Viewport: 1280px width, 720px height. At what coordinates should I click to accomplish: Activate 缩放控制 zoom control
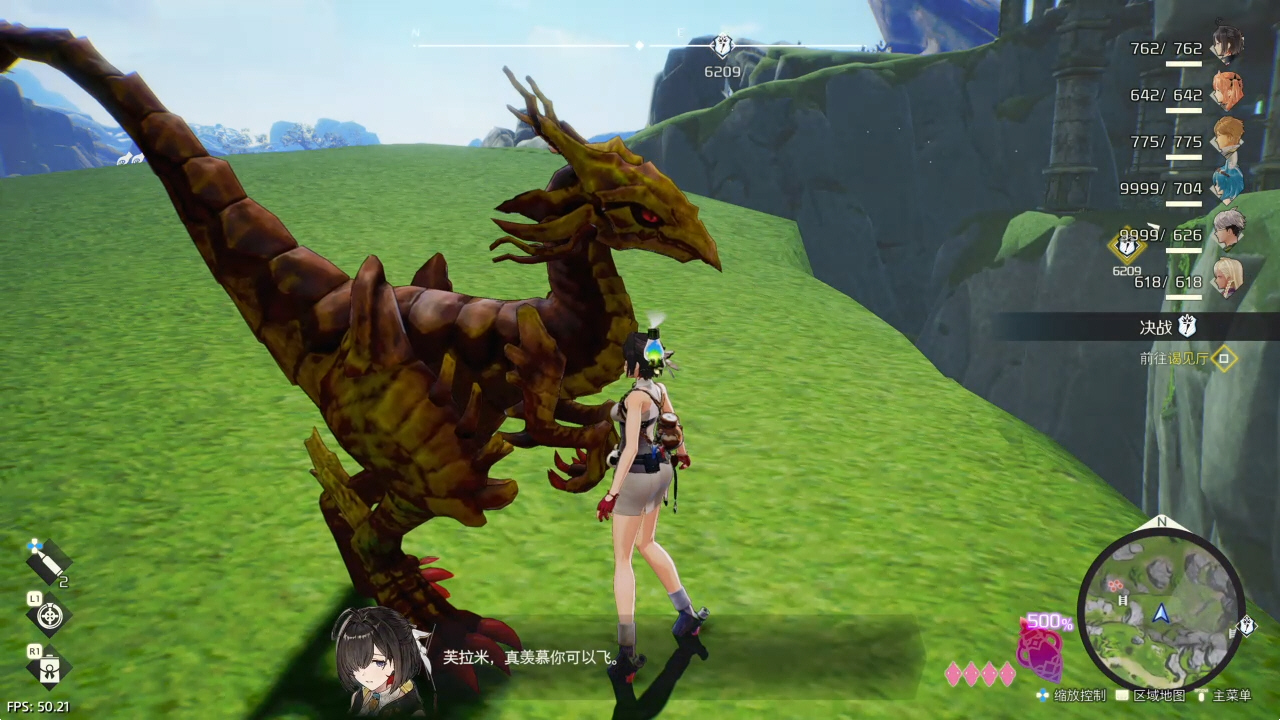tap(1072, 696)
